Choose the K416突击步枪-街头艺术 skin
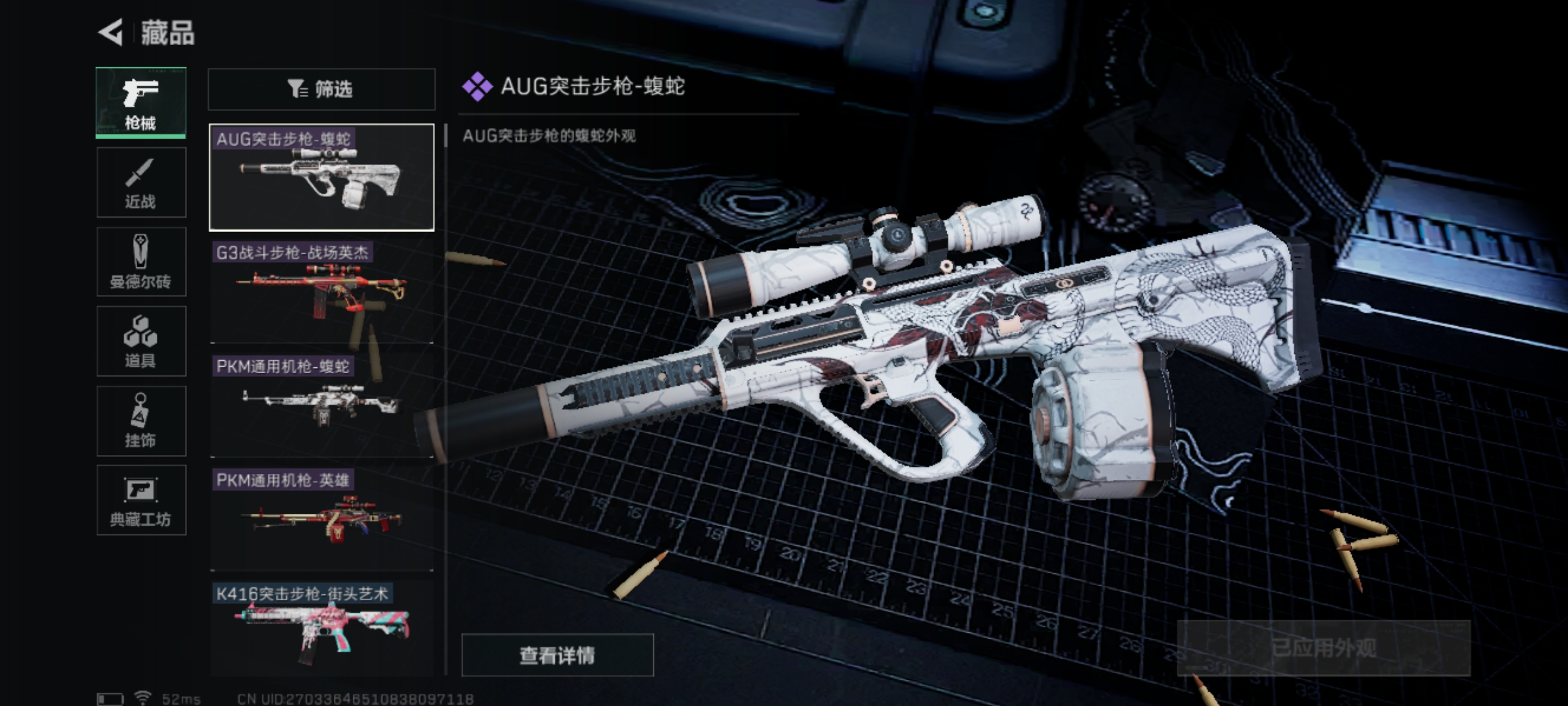Image resolution: width=1568 pixels, height=706 pixels. [x=321, y=629]
